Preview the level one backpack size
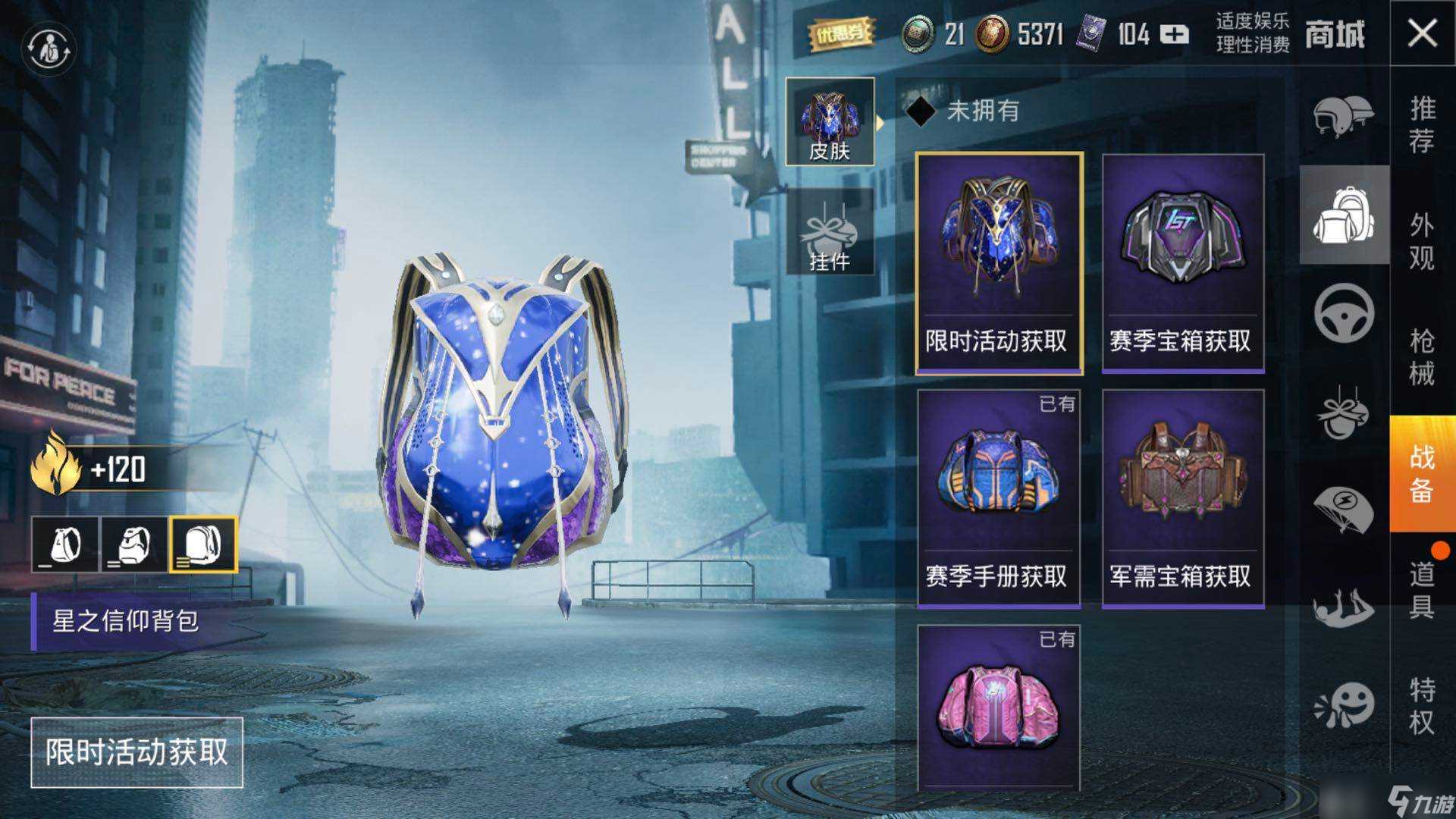Image resolution: width=1456 pixels, height=819 pixels. point(65,544)
